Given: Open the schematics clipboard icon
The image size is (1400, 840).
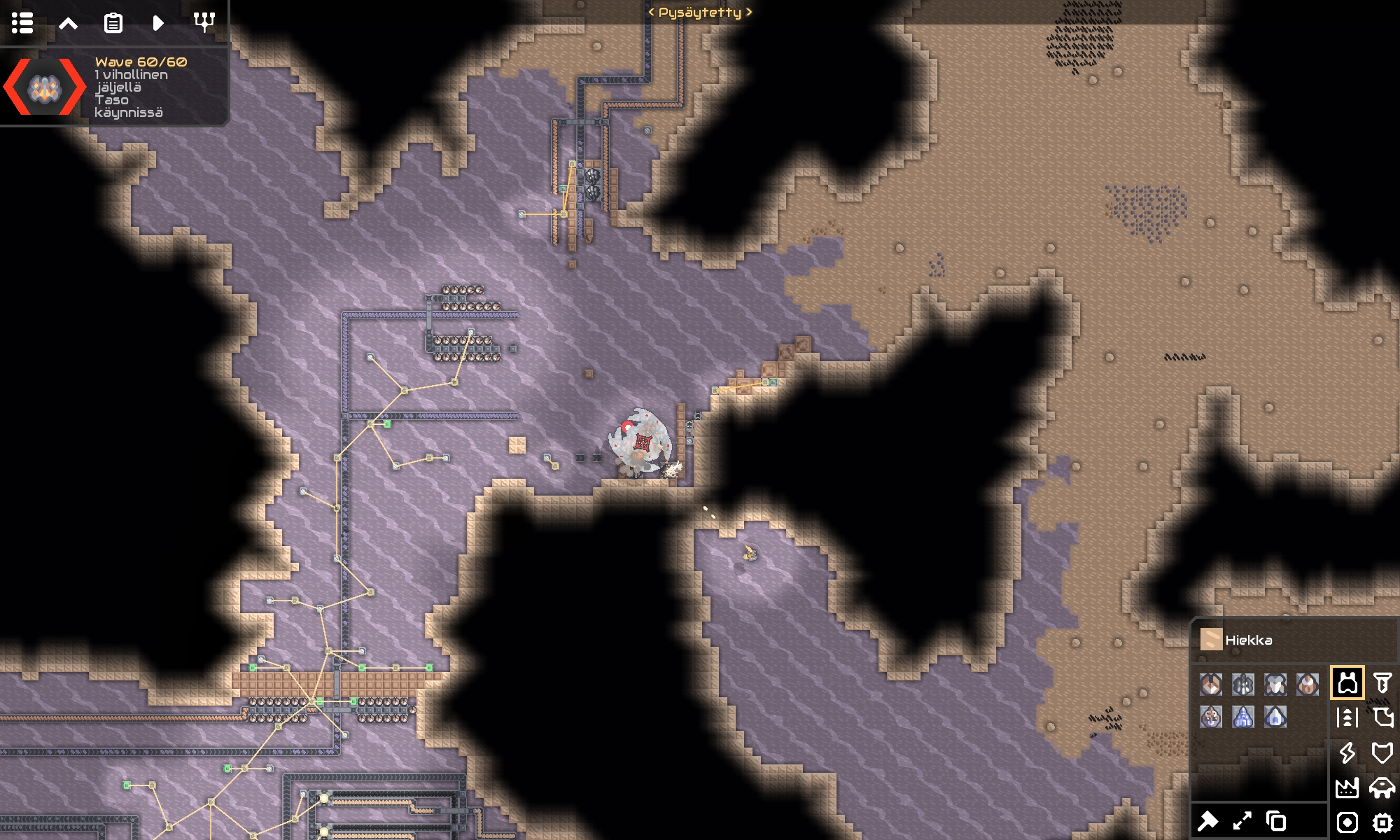Looking at the screenshot, I should [113, 23].
